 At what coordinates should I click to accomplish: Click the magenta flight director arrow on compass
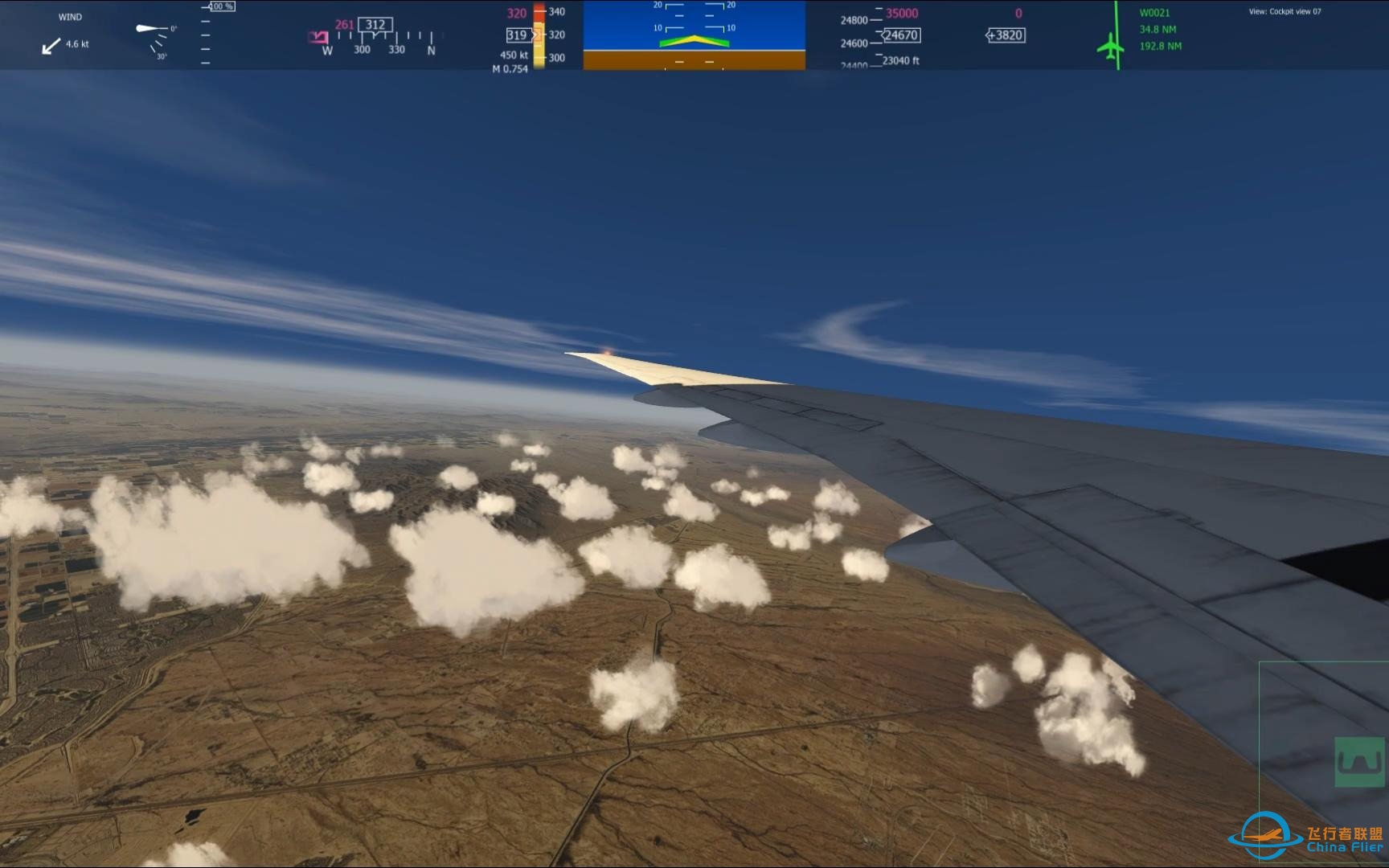318,35
